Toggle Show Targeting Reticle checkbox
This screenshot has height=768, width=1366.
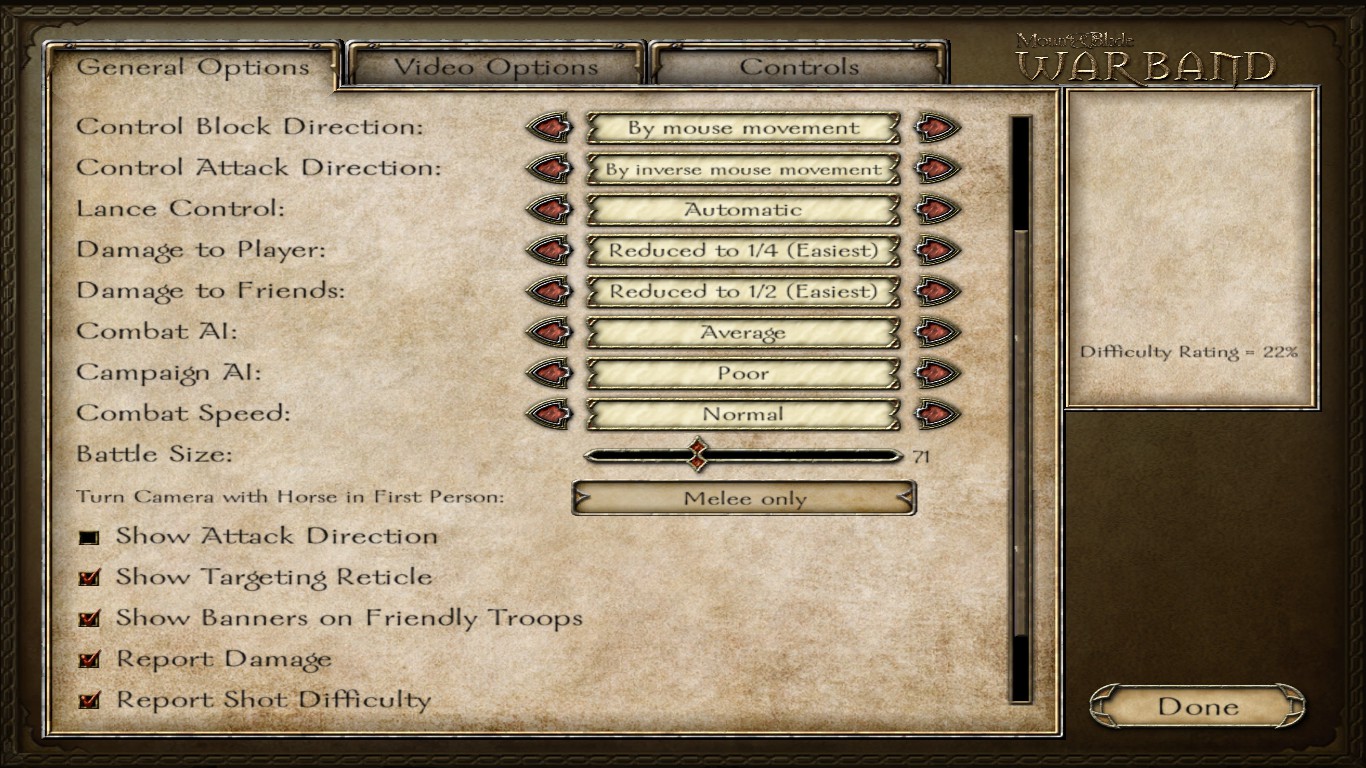click(x=90, y=578)
